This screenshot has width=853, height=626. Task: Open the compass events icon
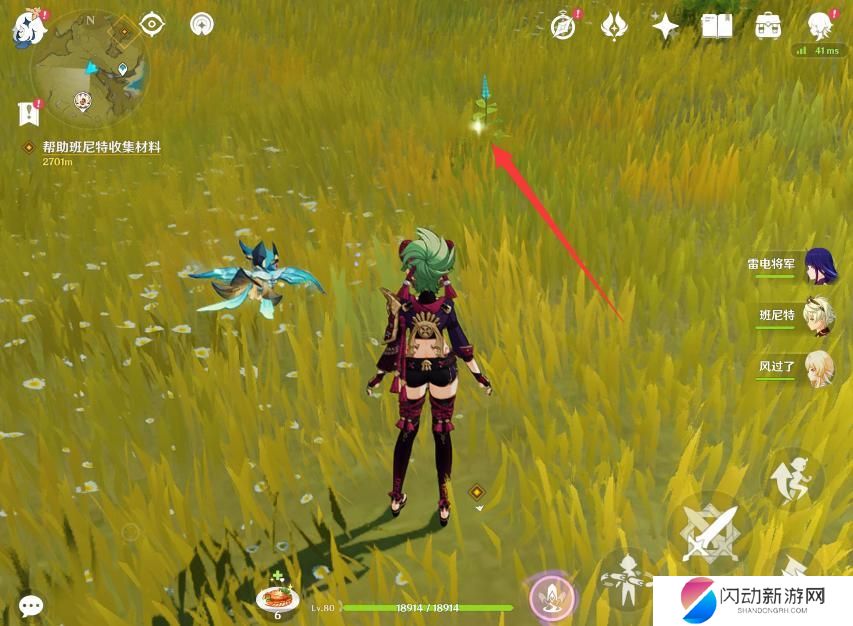coord(564,26)
